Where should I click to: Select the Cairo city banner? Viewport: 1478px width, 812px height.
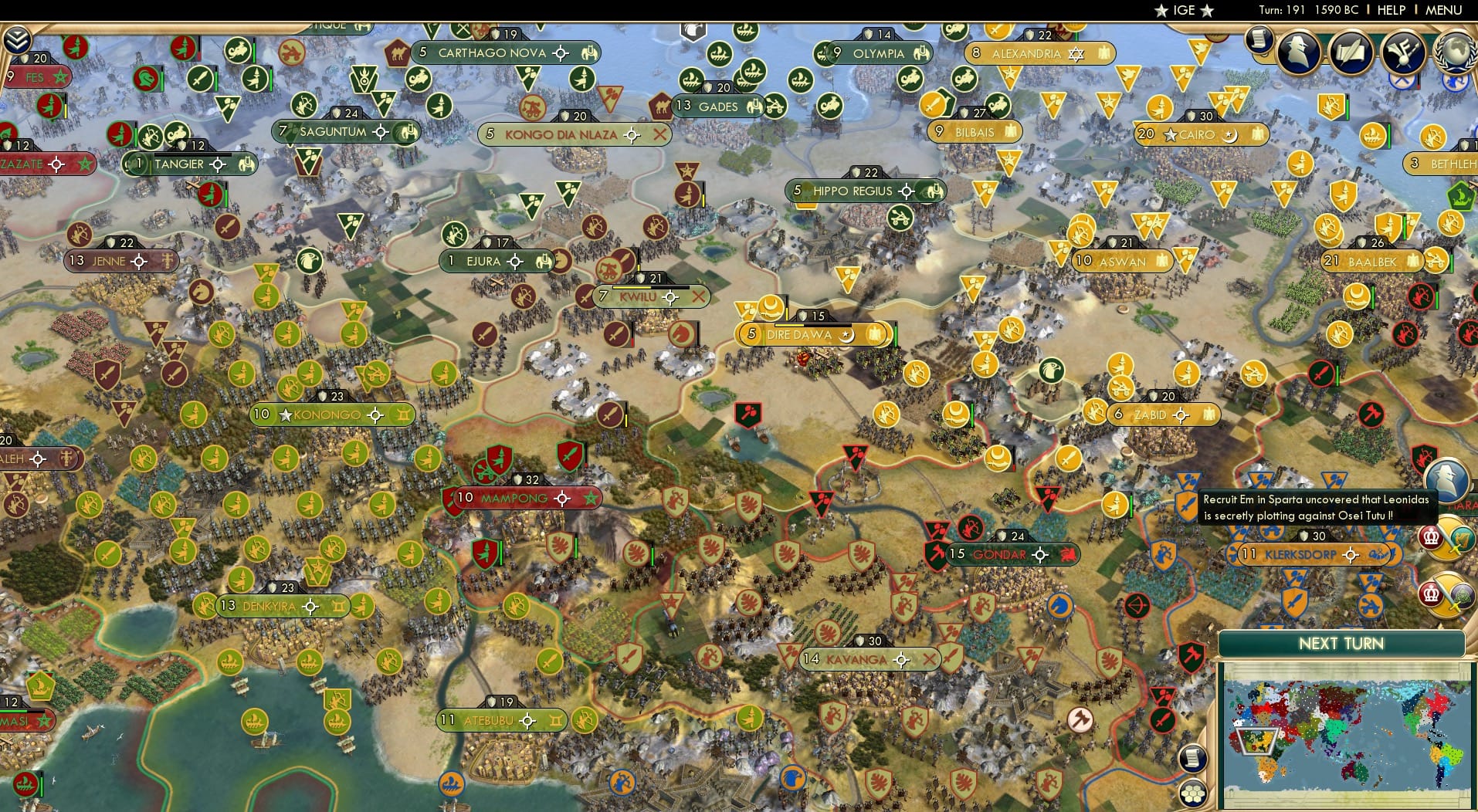tap(1202, 134)
